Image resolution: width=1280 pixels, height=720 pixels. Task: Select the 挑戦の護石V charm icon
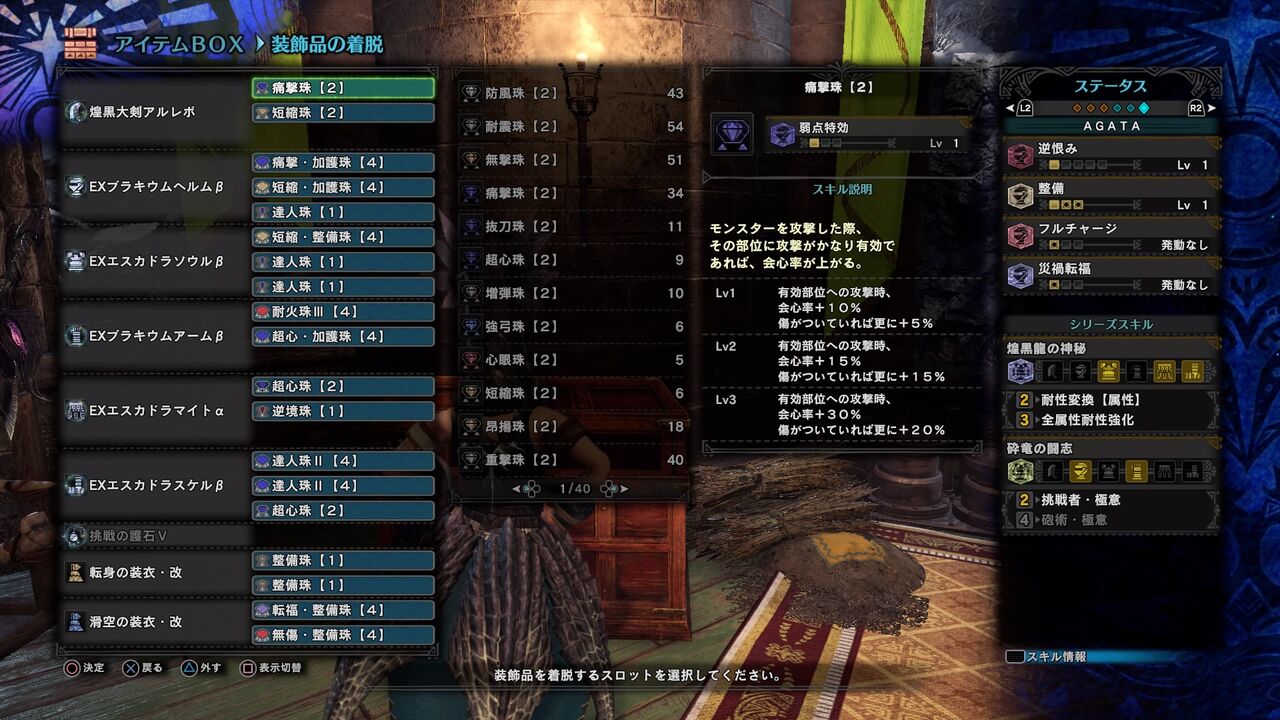coord(75,537)
